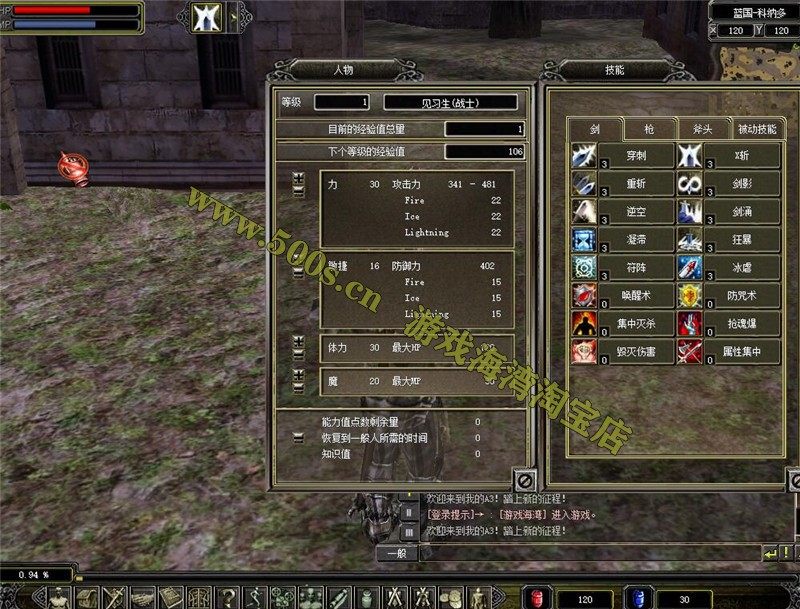Click the 冰虐 skill icon
This screenshot has width=800, height=609.
pos(690,268)
